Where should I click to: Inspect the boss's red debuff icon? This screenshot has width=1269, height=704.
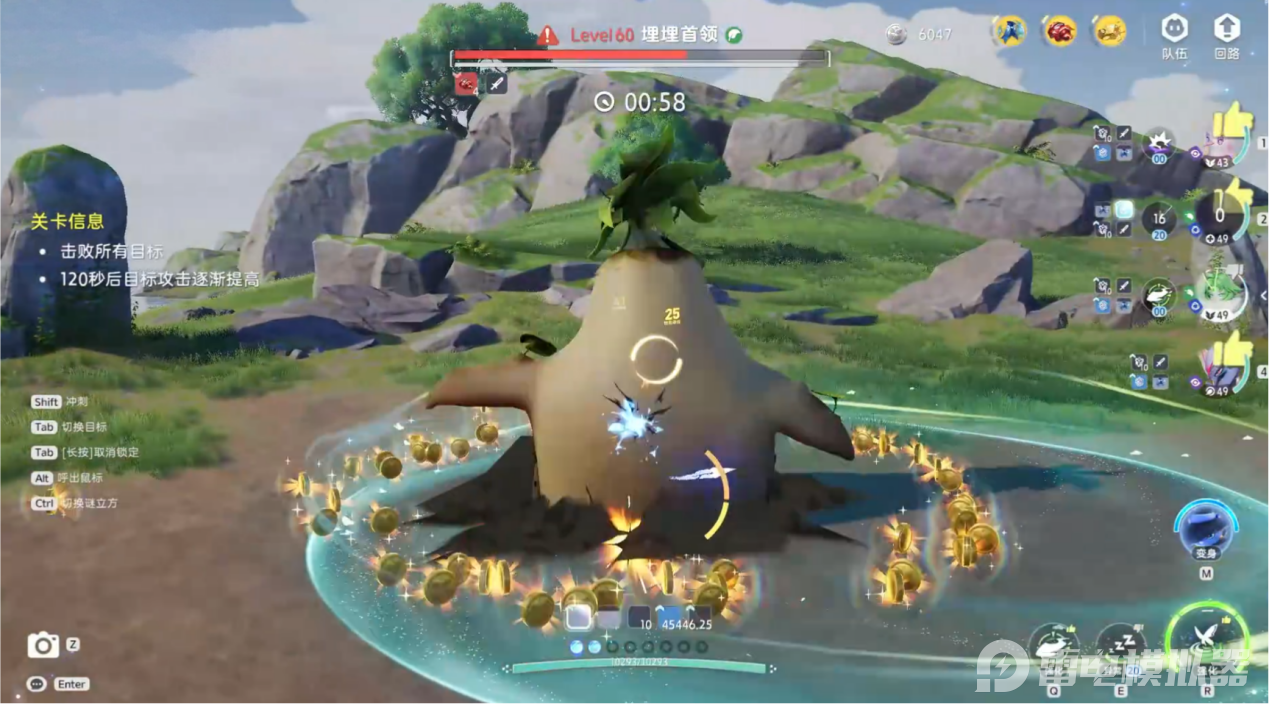(x=465, y=84)
